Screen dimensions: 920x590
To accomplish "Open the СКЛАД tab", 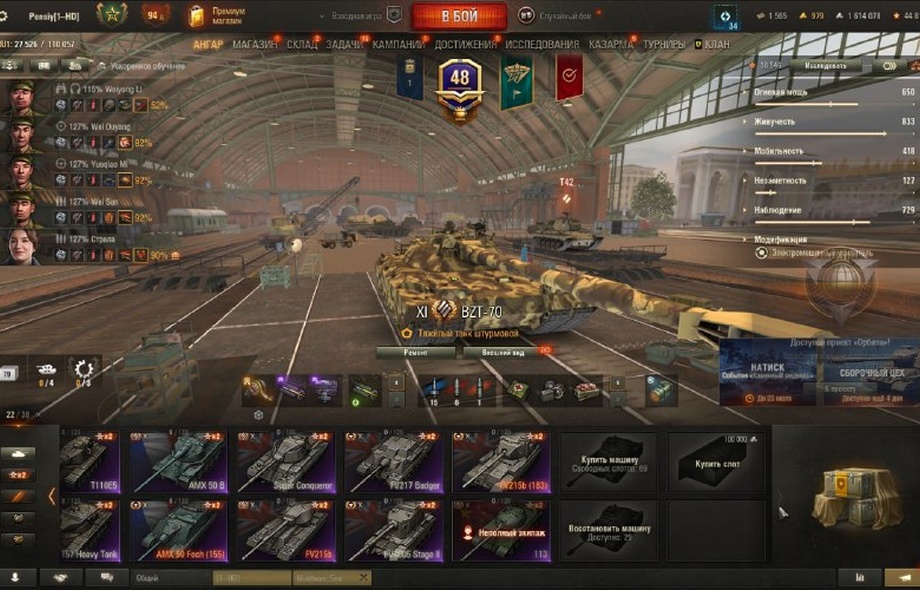I will tap(301, 45).
